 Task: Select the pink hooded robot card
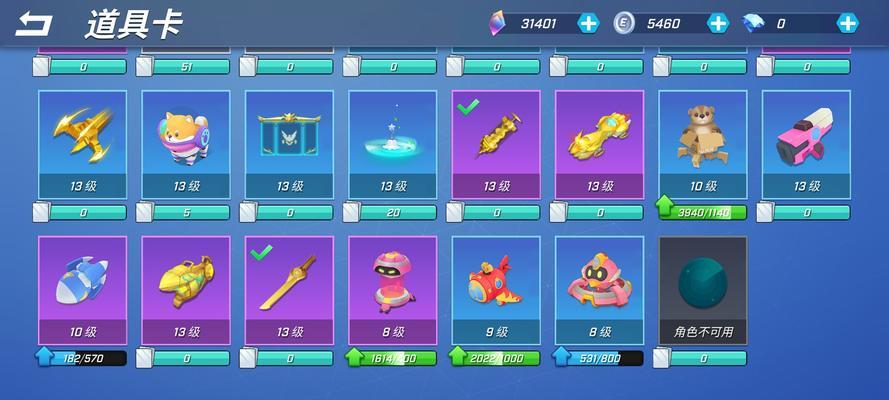coord(393,289)
